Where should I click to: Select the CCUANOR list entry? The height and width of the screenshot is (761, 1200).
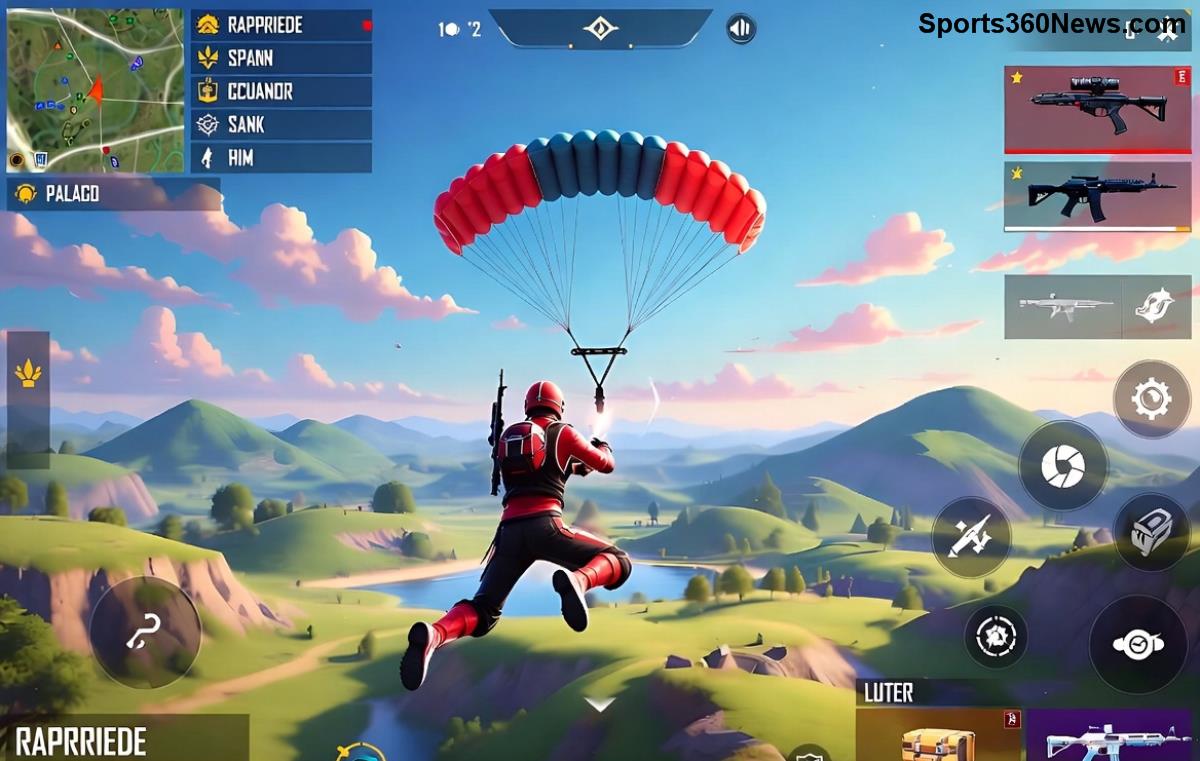click(x=281, y=91)
